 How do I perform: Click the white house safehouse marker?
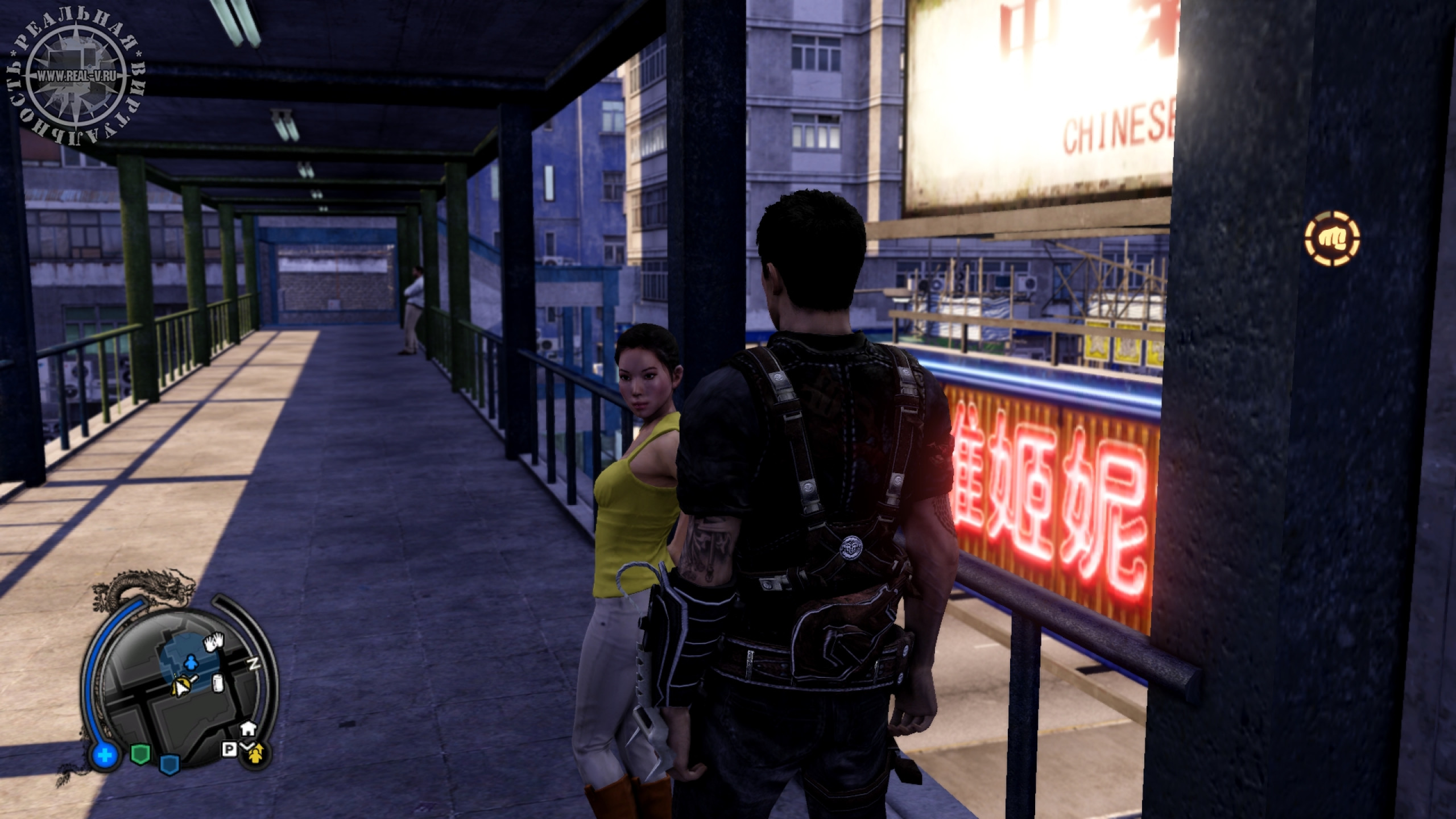coord(247,728)
